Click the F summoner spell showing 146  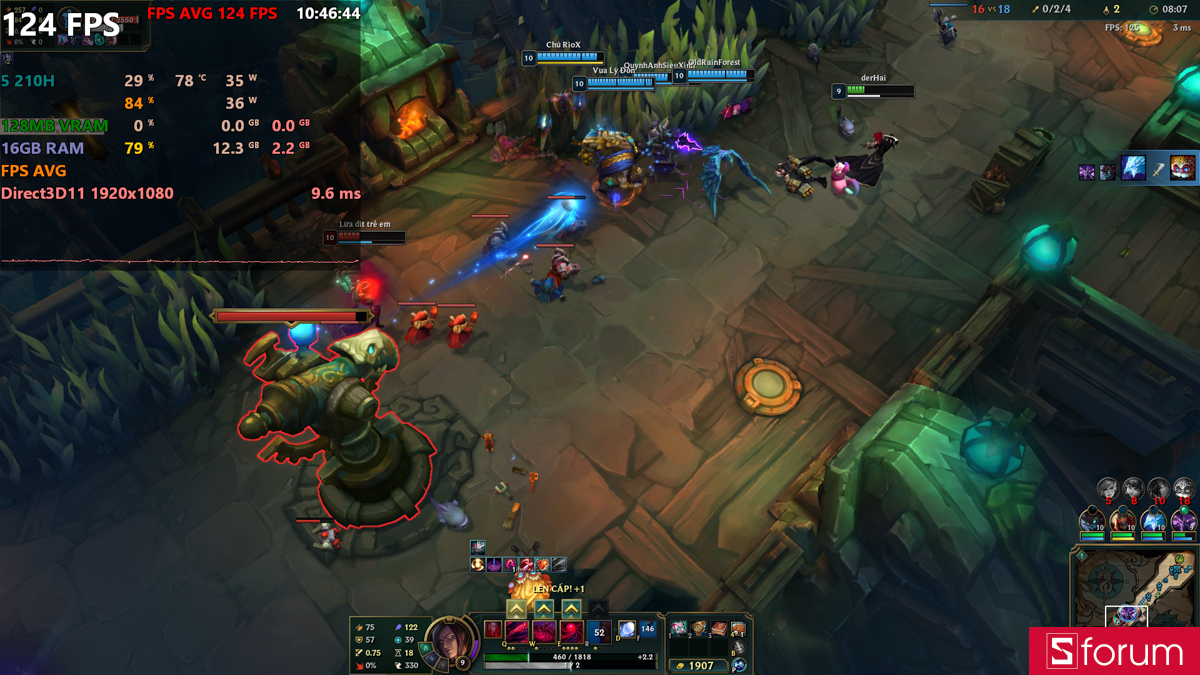[x=647, y=629]
